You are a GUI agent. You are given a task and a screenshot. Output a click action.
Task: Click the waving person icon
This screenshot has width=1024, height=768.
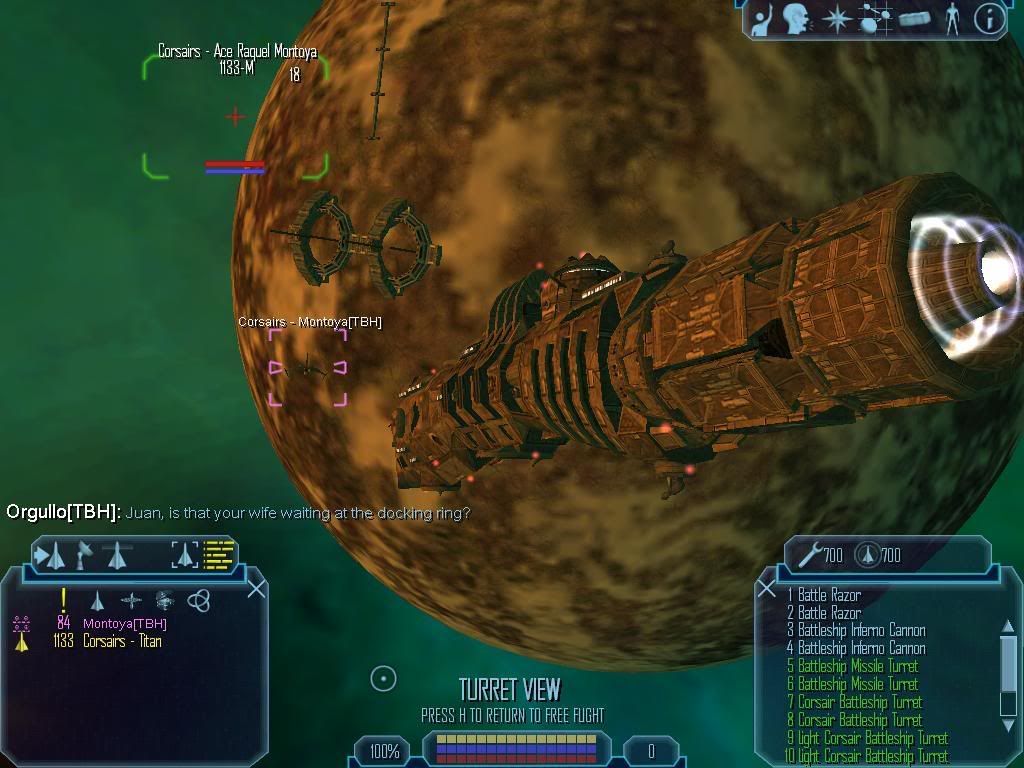click(x=762, y=18)
